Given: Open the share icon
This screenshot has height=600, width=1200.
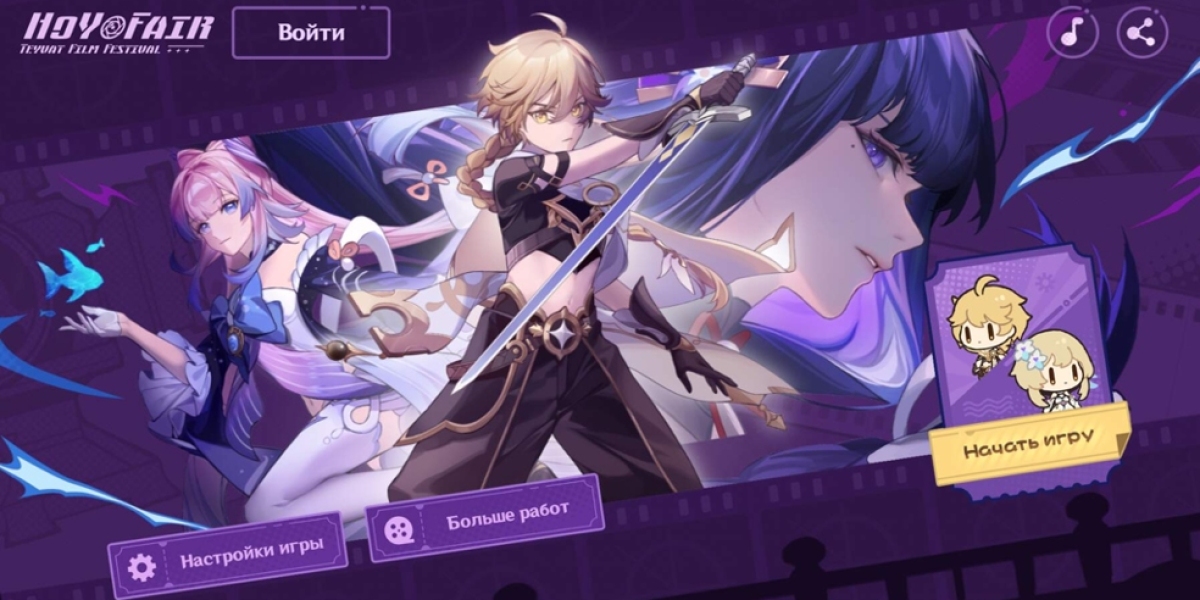Looking at the screenshot, I should click(1141, 33).
